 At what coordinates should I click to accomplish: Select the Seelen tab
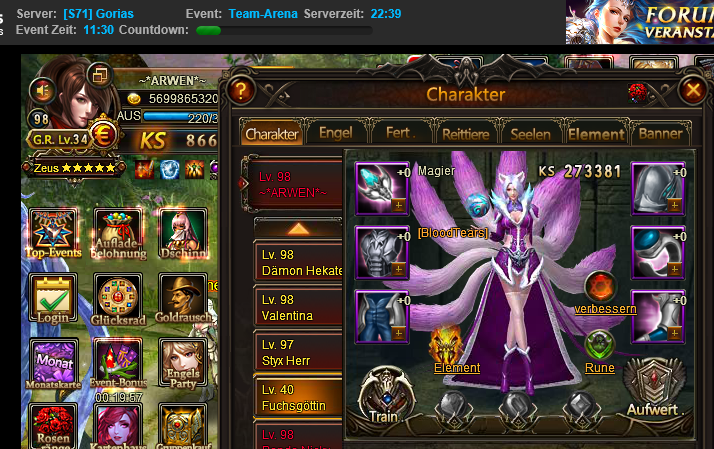pyautogui.click(x=530, y=133)
